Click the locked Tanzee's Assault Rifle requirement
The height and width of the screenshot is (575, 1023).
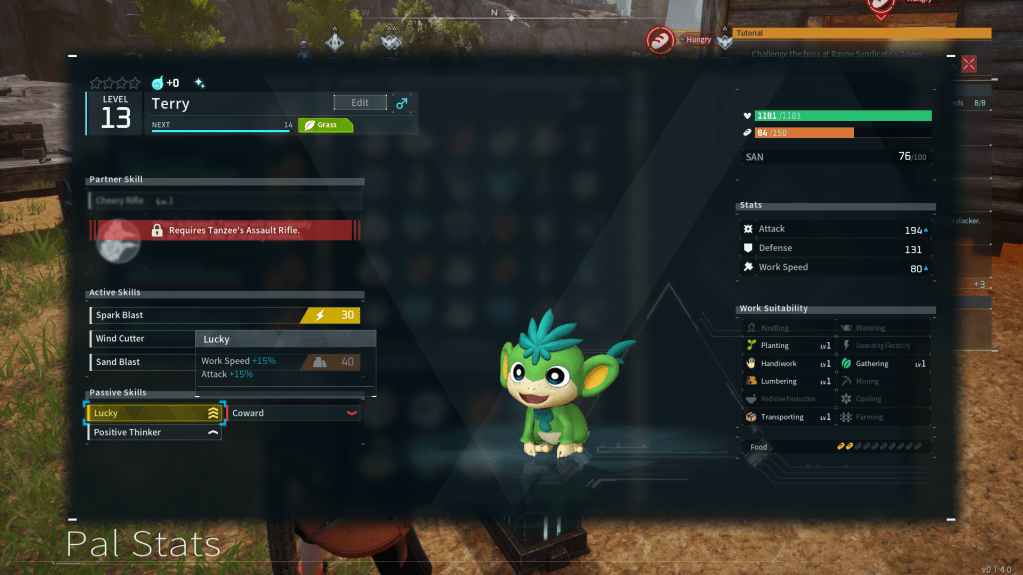point(226,230)
